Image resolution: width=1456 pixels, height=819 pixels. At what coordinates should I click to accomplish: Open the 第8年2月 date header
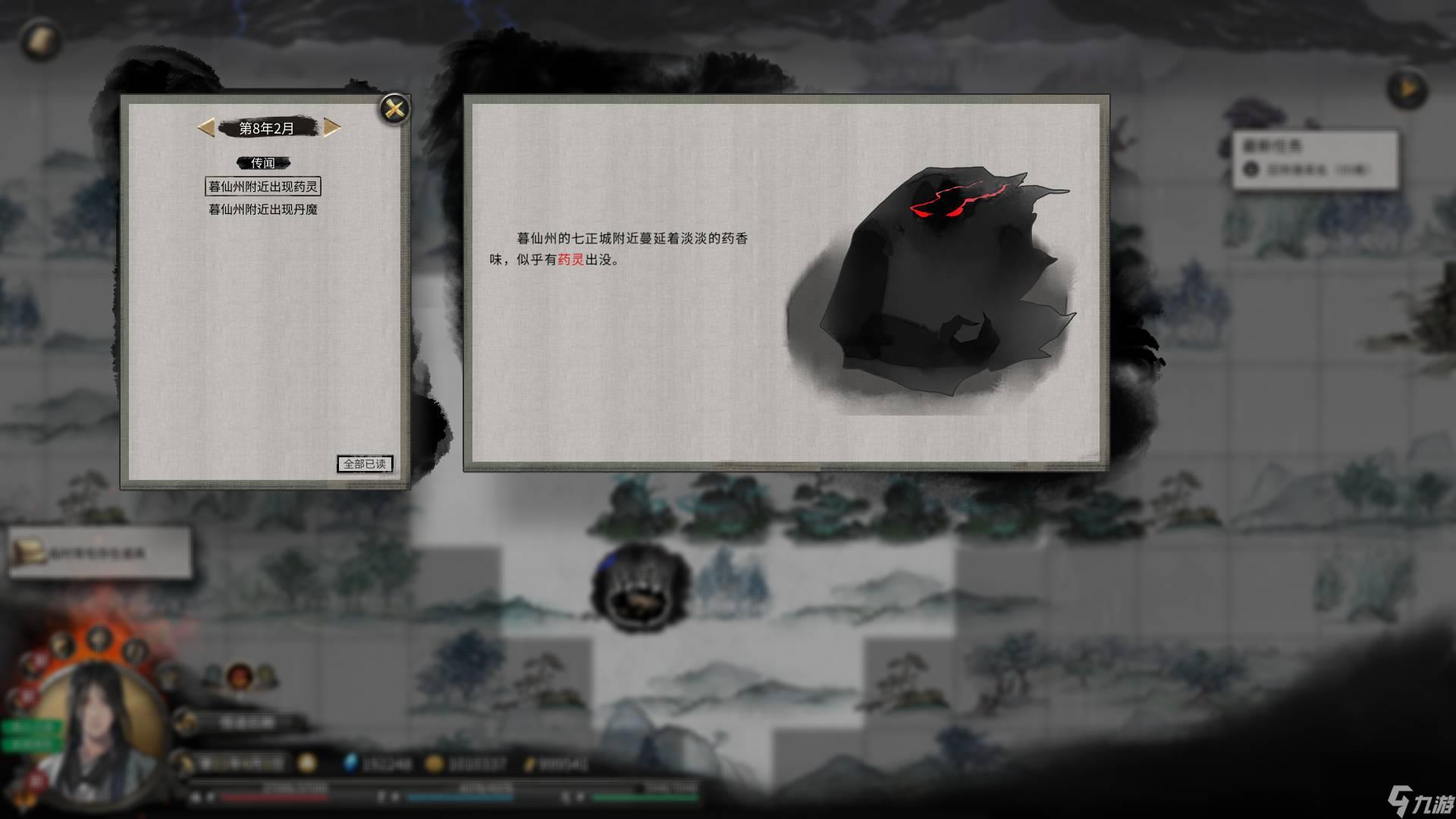[266, 128]
